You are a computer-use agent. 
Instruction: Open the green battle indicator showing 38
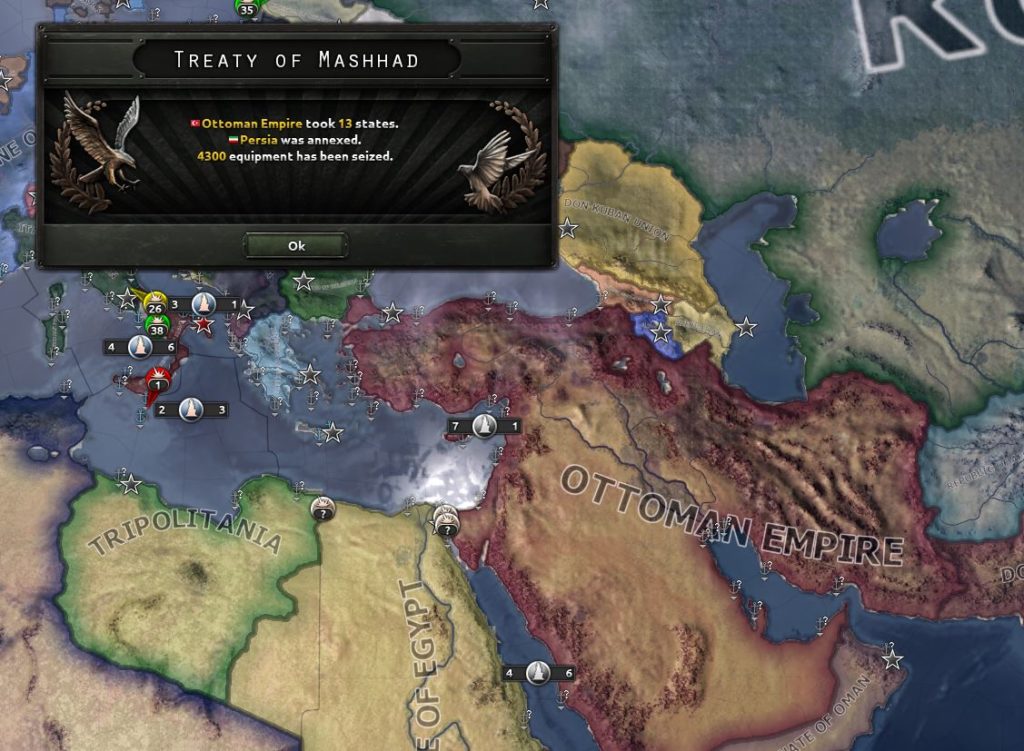[156, 326]
